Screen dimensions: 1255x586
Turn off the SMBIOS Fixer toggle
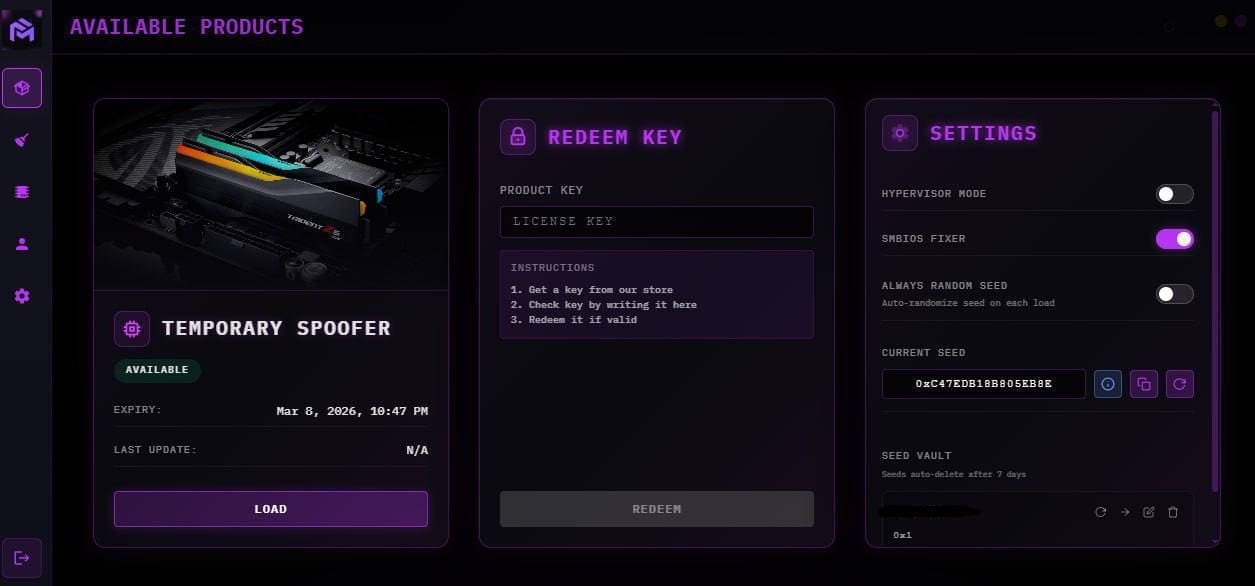tap(1174, 239)
